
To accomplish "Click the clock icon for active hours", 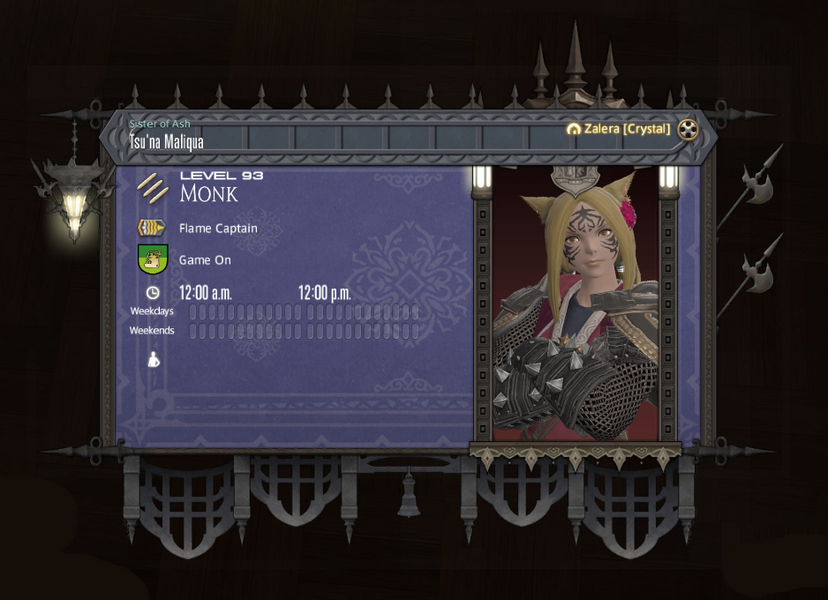I will 152,293.
